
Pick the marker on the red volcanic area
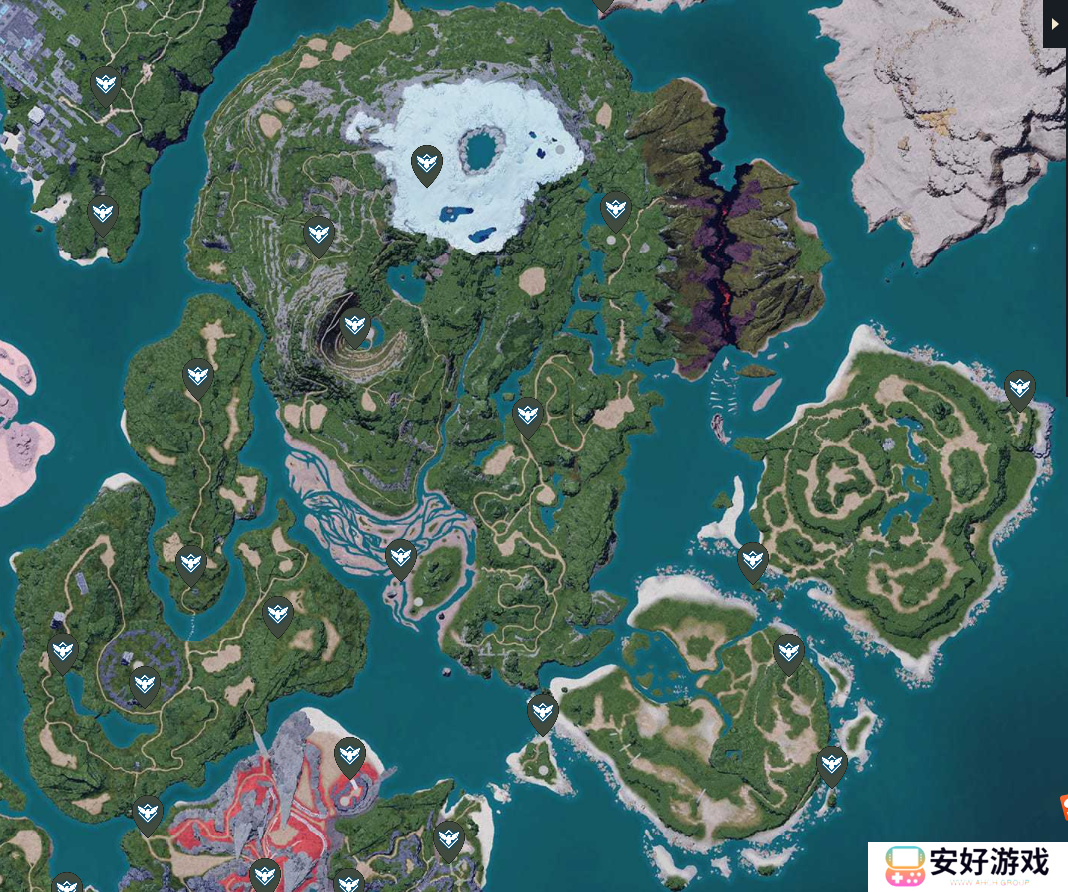tap(349, 756)
